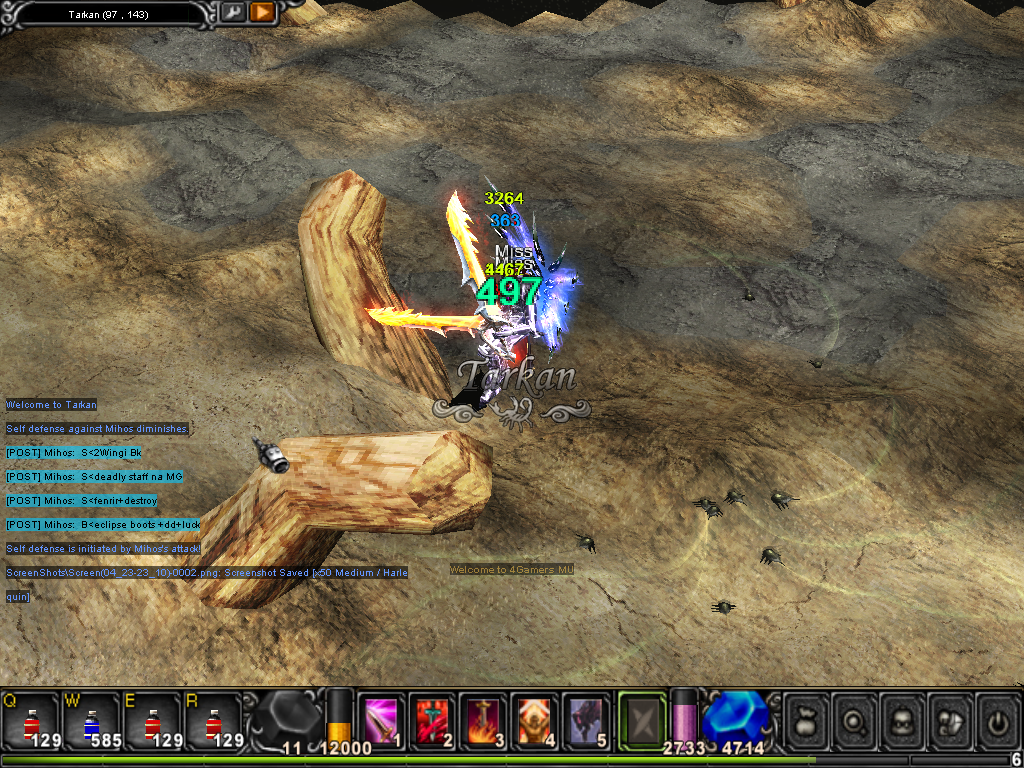Click the orange play arrow button
This screenshot has width=1024, height=768.
coord(262,12)
